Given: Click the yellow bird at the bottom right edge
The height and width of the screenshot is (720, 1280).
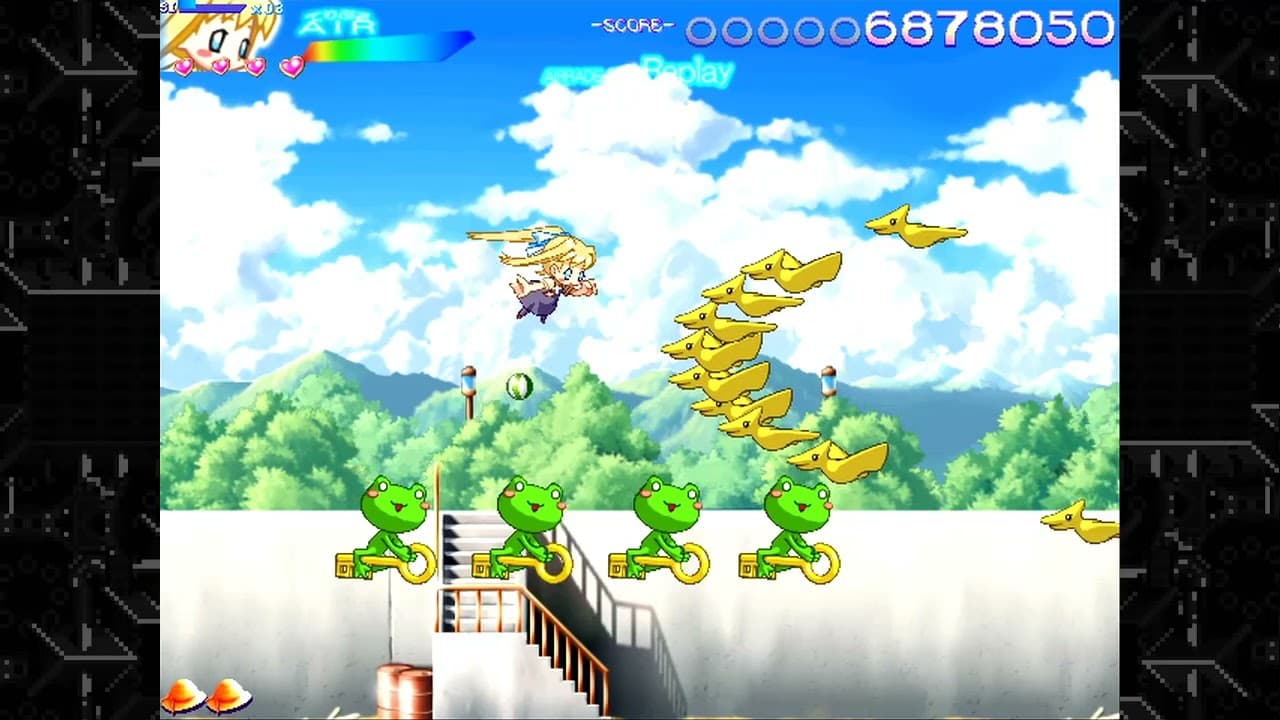Looking at the screenshot, I should [x=1080, y=520].
